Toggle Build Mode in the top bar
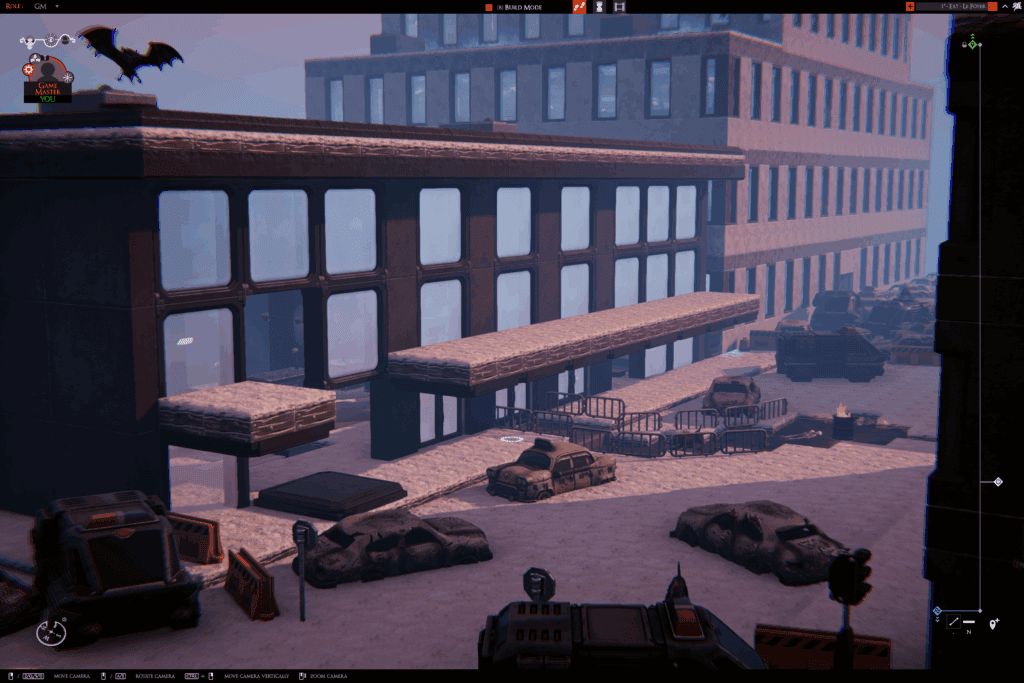The width and height of the screenshot is (1024, 683). [514, 7]
